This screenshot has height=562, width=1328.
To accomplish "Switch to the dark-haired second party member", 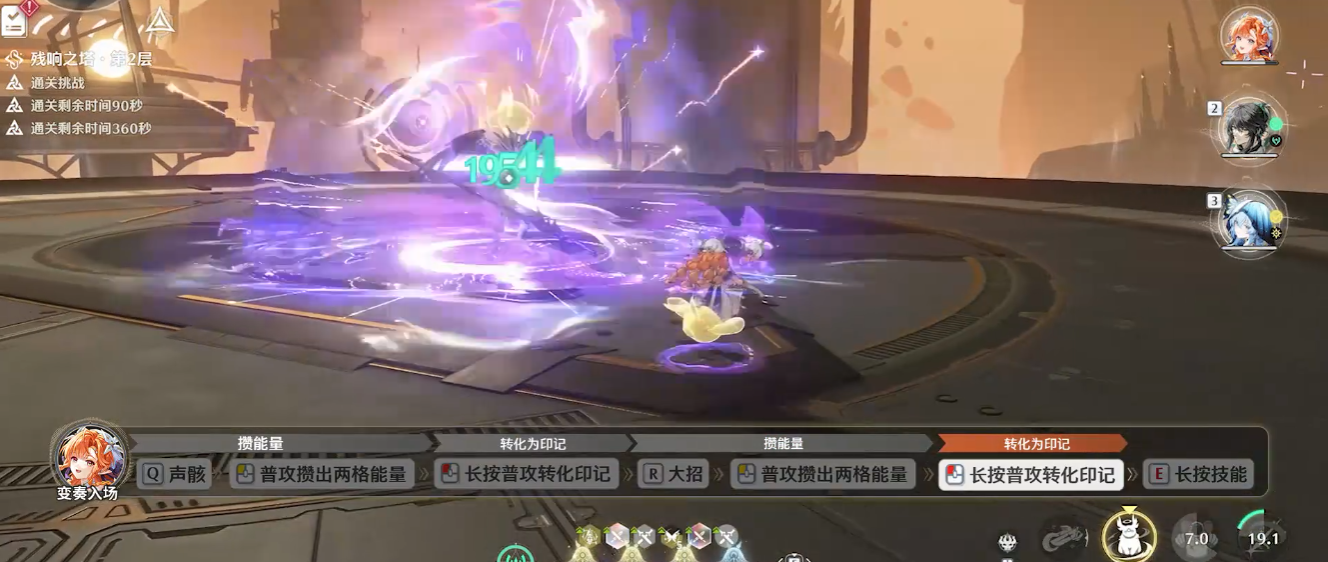I will pos(1249,128).
